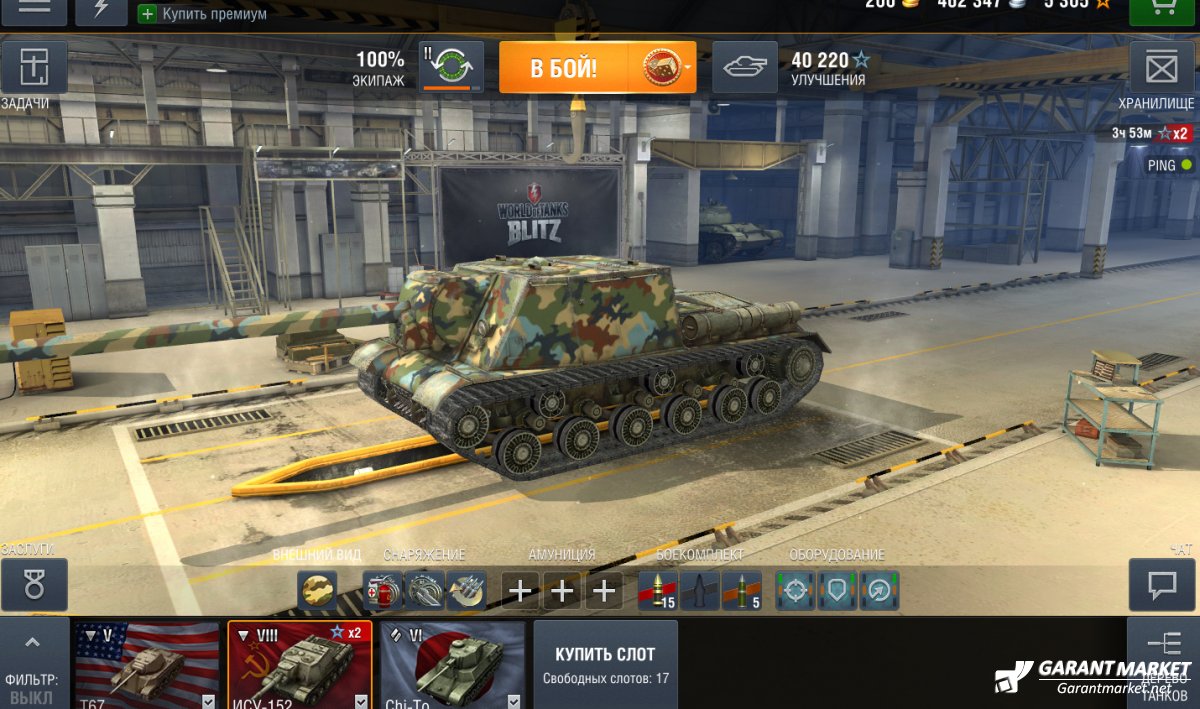Open the chat window
Screen dimensions: 1200x709
[x=1161, y=584]
